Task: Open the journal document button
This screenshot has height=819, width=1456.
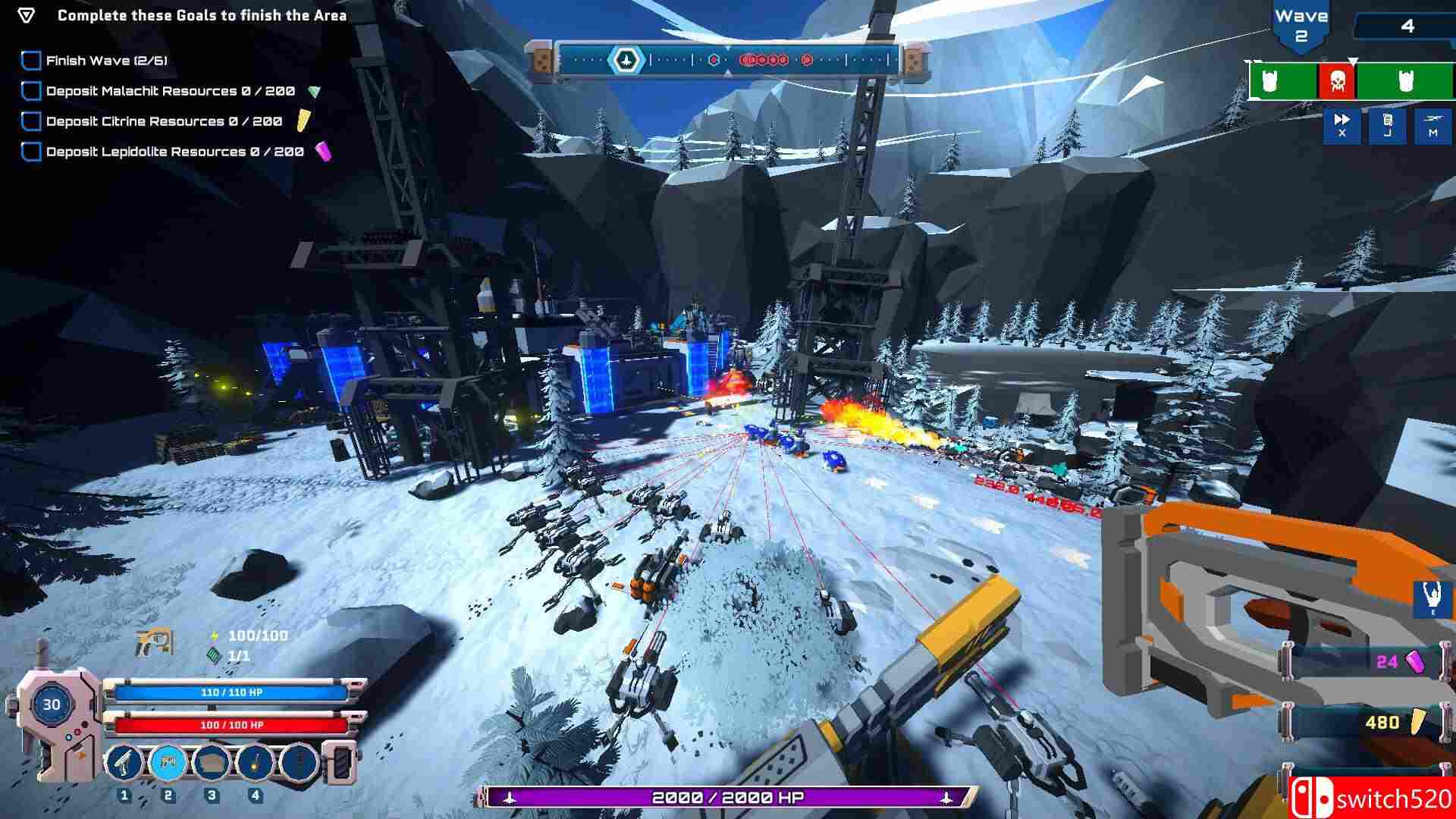Action: click(1387, 125)
